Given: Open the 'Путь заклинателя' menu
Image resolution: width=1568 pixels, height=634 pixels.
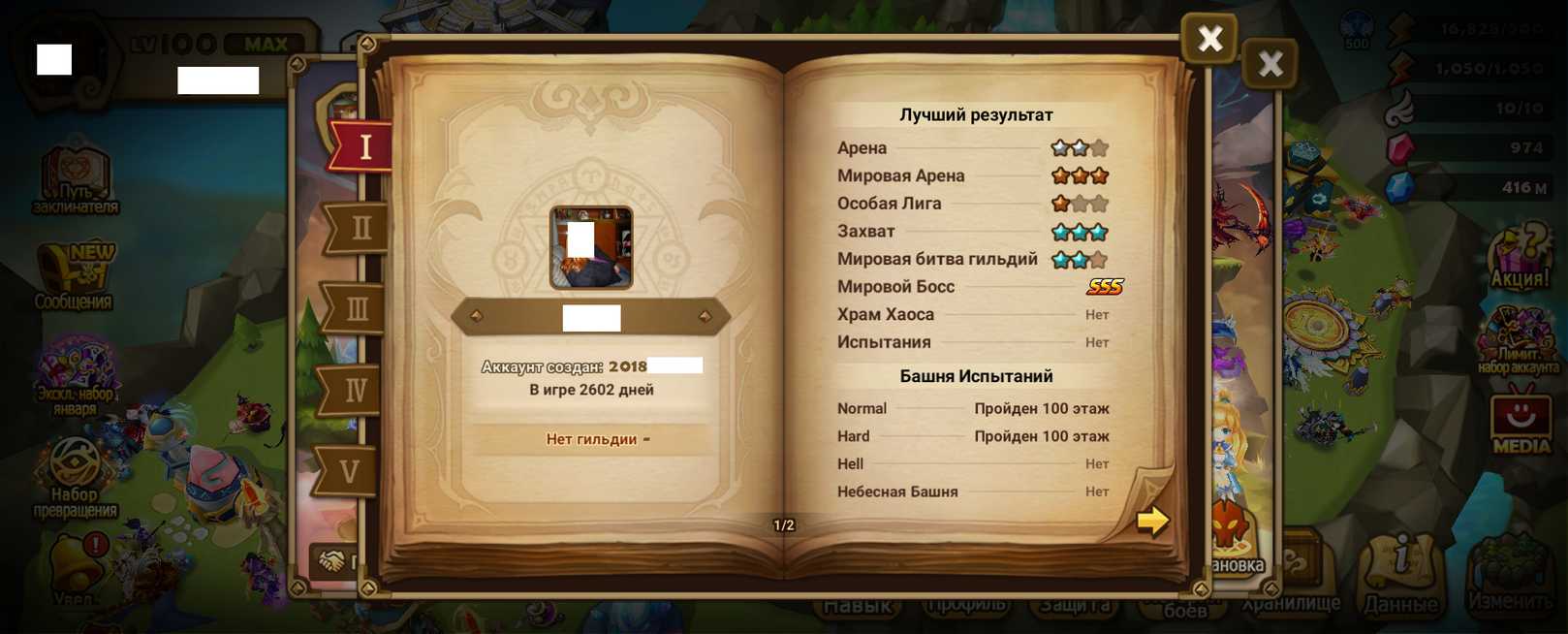Looking at the screenshot, I should pyautogui.click(x=76, y=181).
